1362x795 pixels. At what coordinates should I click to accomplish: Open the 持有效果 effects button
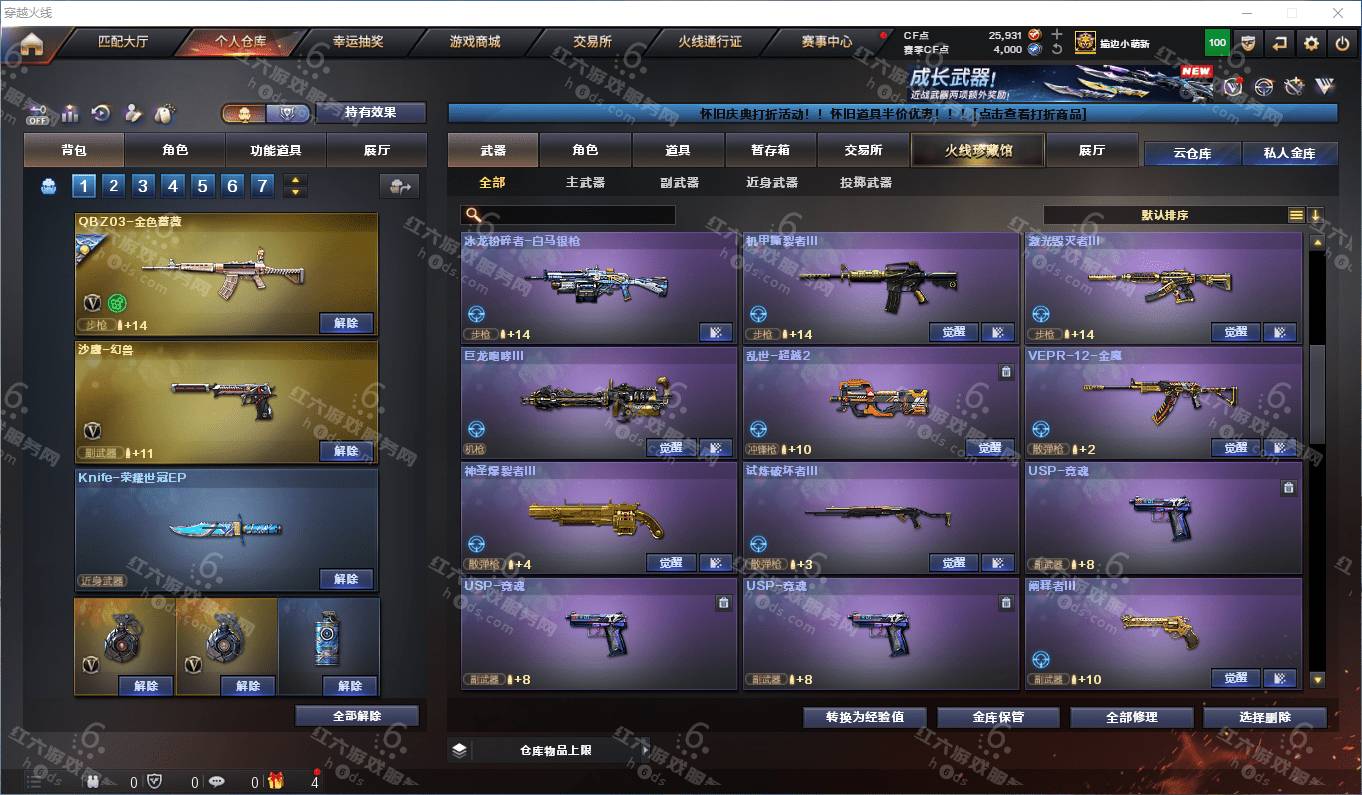point(370,112)
